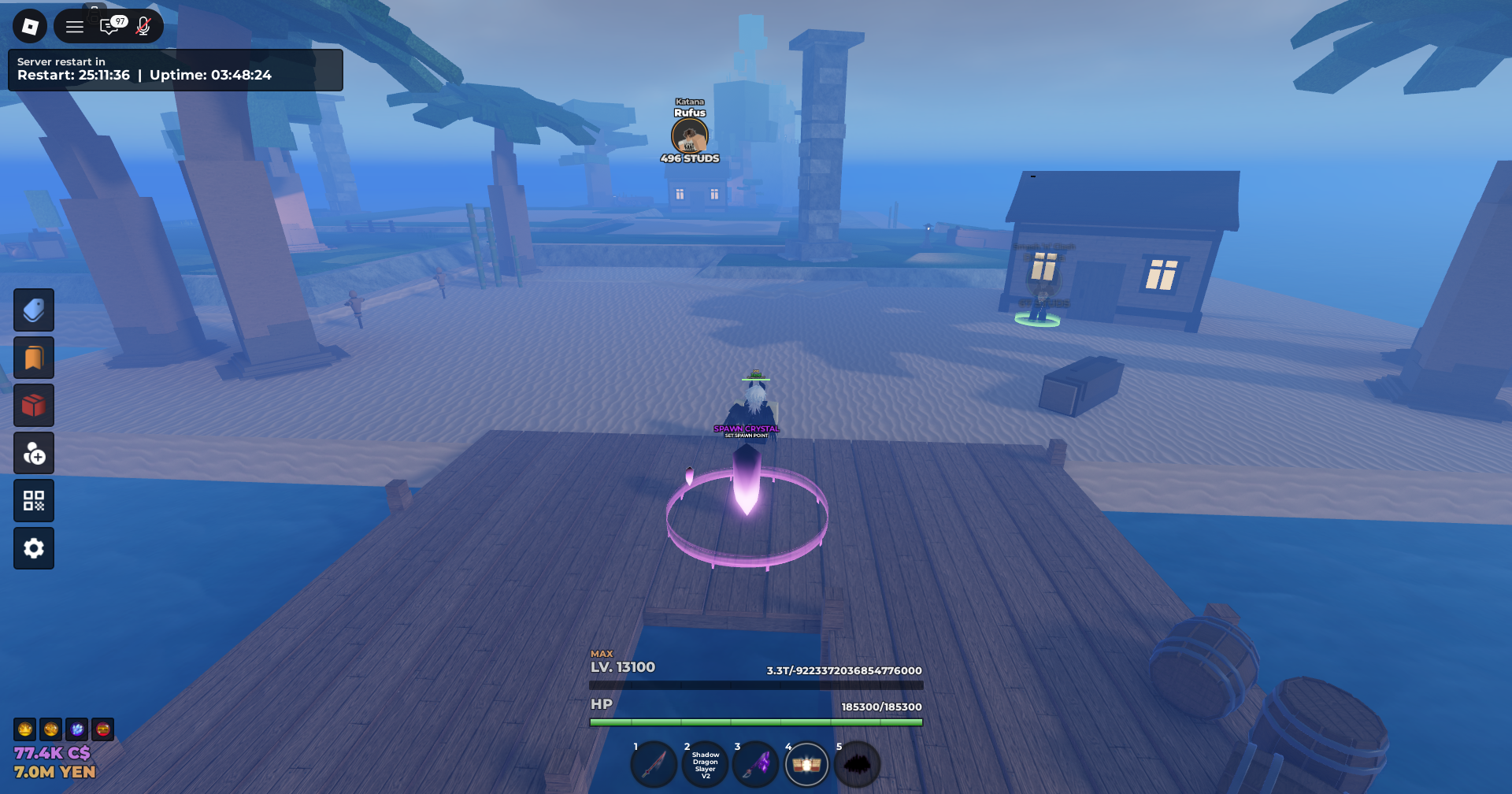The height and width of the screenshot is (794, 1512).
Task: Click the invite friends icon
Action: click(33, 453)
